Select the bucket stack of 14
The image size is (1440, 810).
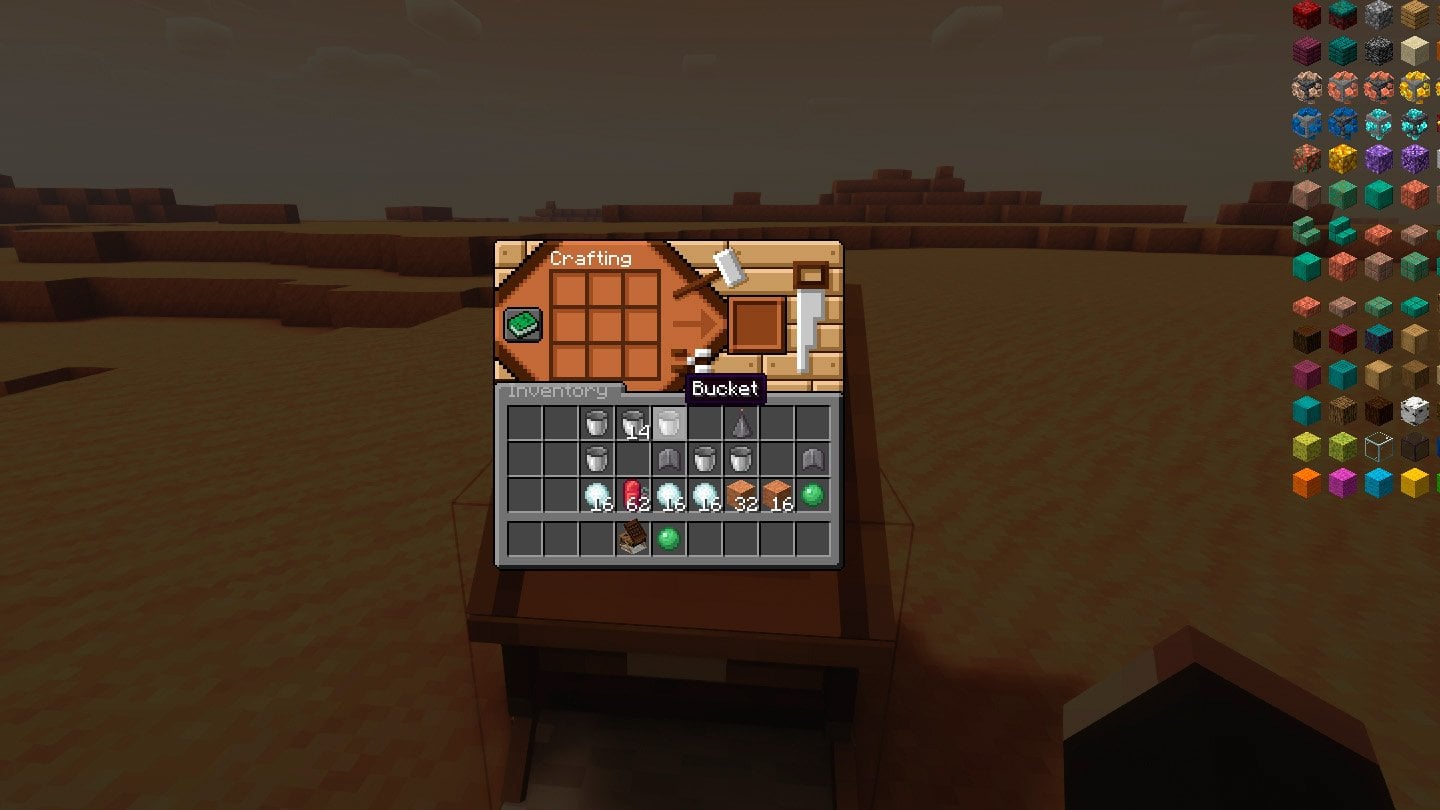tap(633, 424)
